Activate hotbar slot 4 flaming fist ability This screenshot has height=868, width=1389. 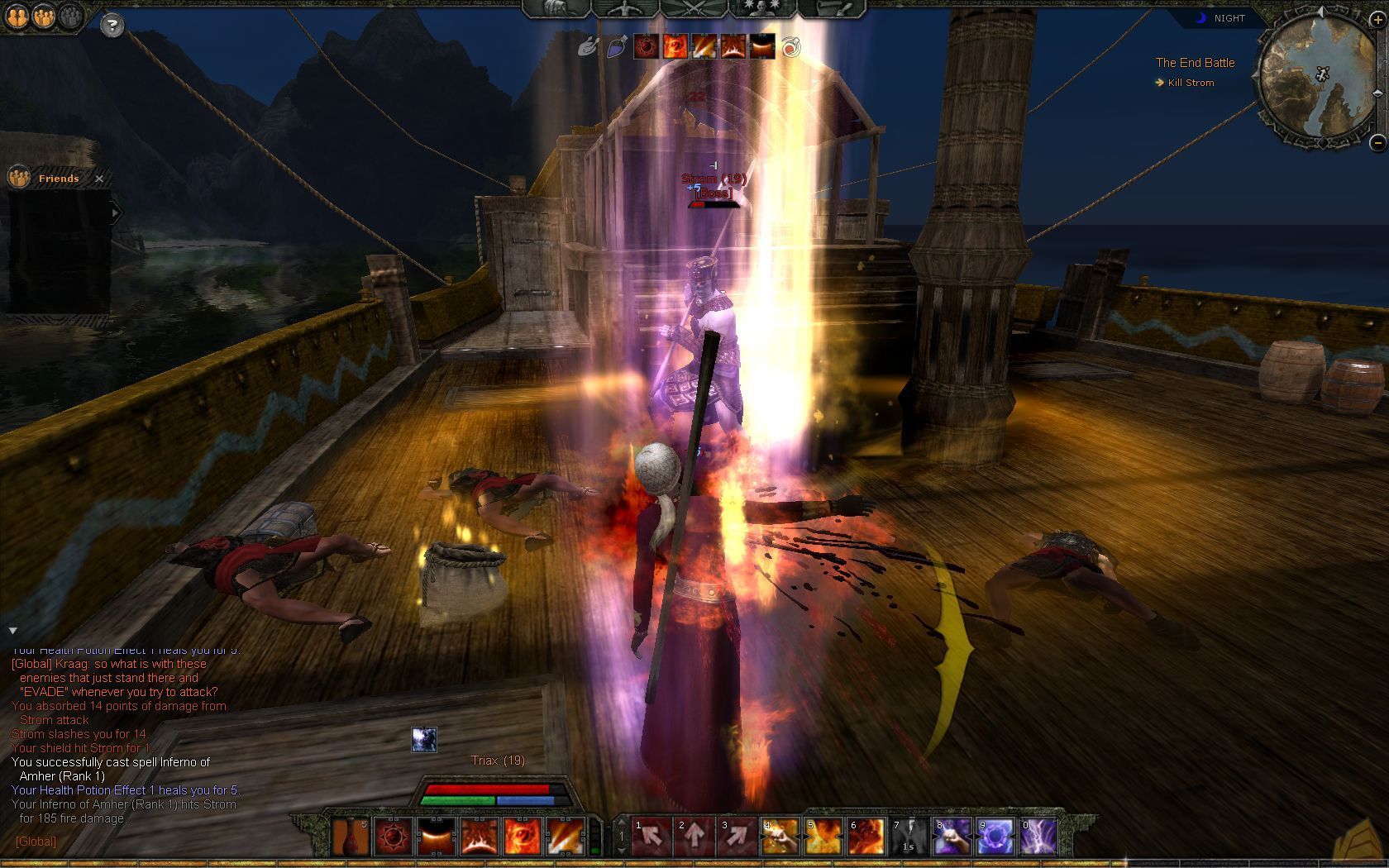pos(780,837)
